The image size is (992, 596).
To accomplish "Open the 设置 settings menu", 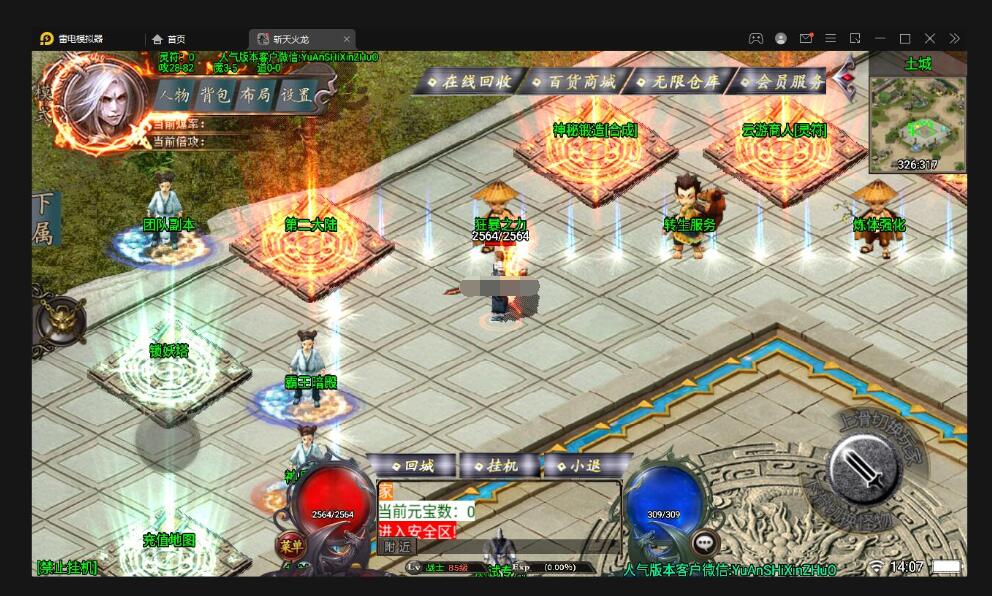I will click(x=296, y=96).
